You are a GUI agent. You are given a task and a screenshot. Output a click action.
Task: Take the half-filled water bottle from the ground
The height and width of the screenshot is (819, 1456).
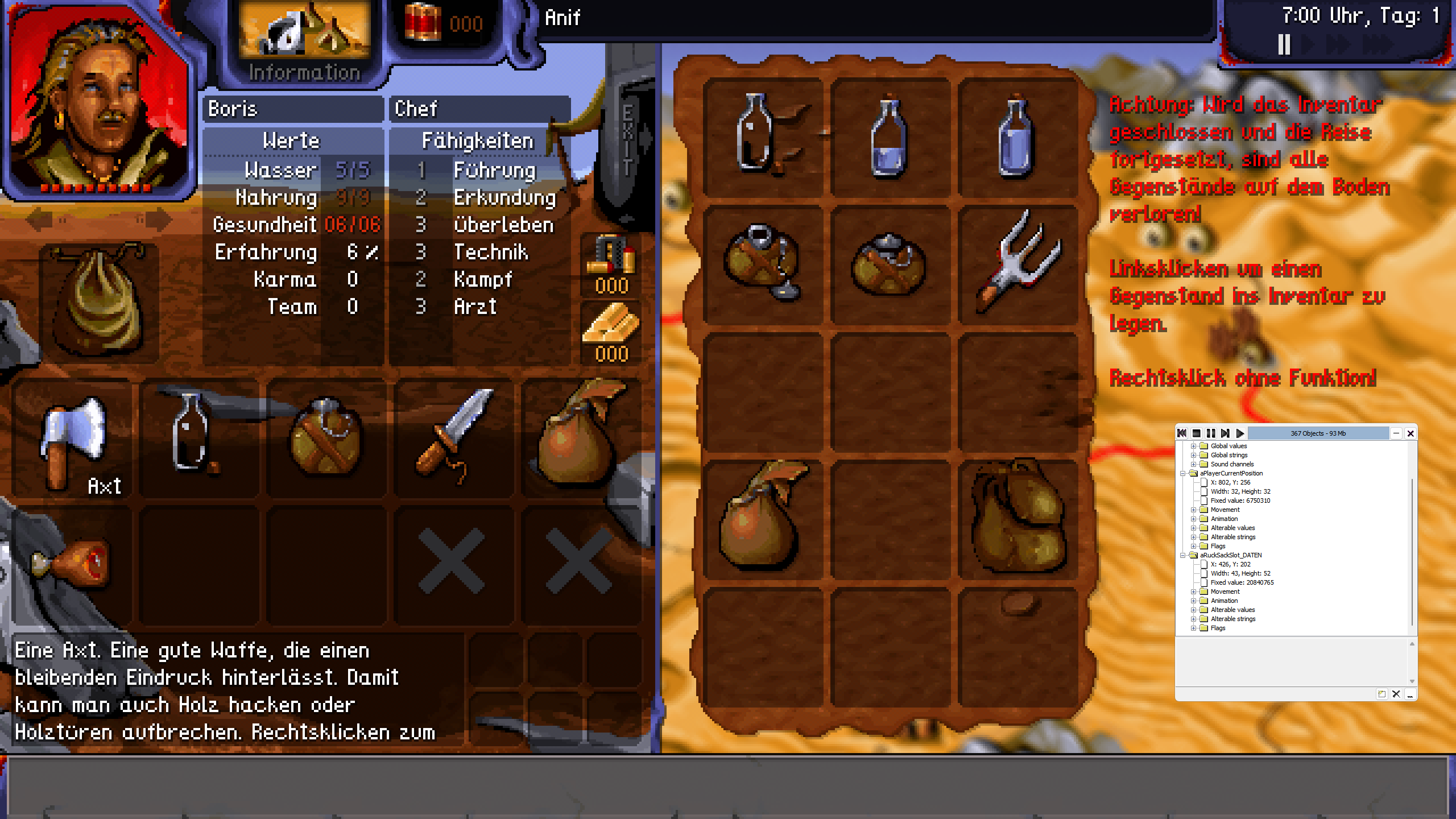[x=889, y=138]
